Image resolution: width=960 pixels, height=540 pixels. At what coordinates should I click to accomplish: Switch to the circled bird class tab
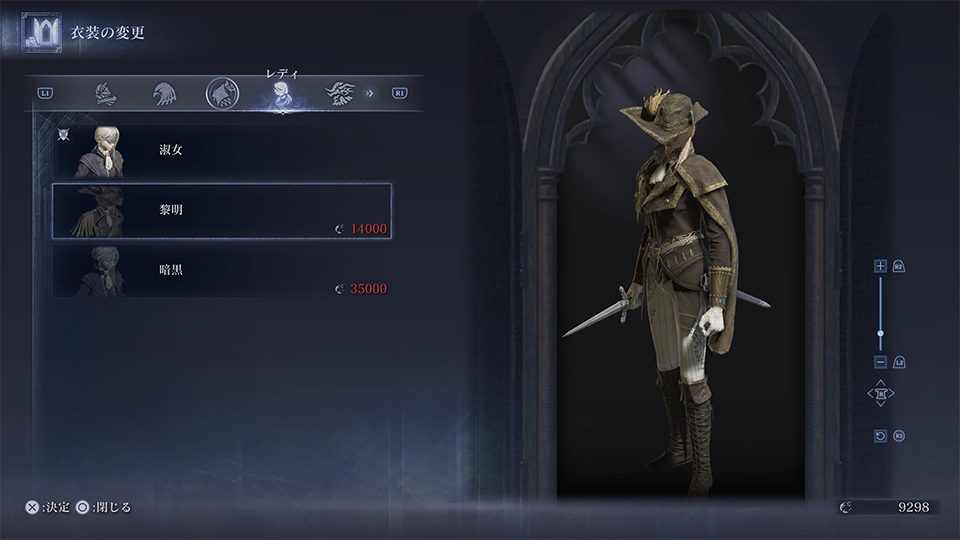coord(222,94)
